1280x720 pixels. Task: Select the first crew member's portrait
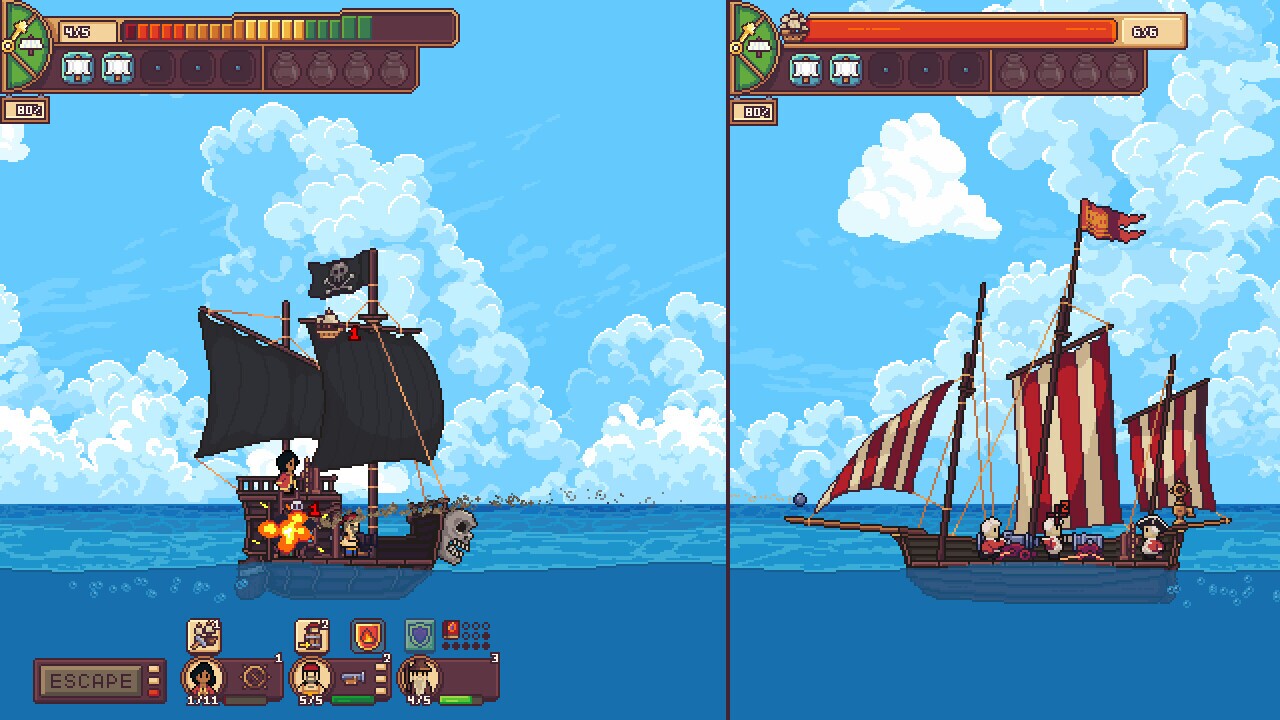pyautogui.click(x=203, y=677)
